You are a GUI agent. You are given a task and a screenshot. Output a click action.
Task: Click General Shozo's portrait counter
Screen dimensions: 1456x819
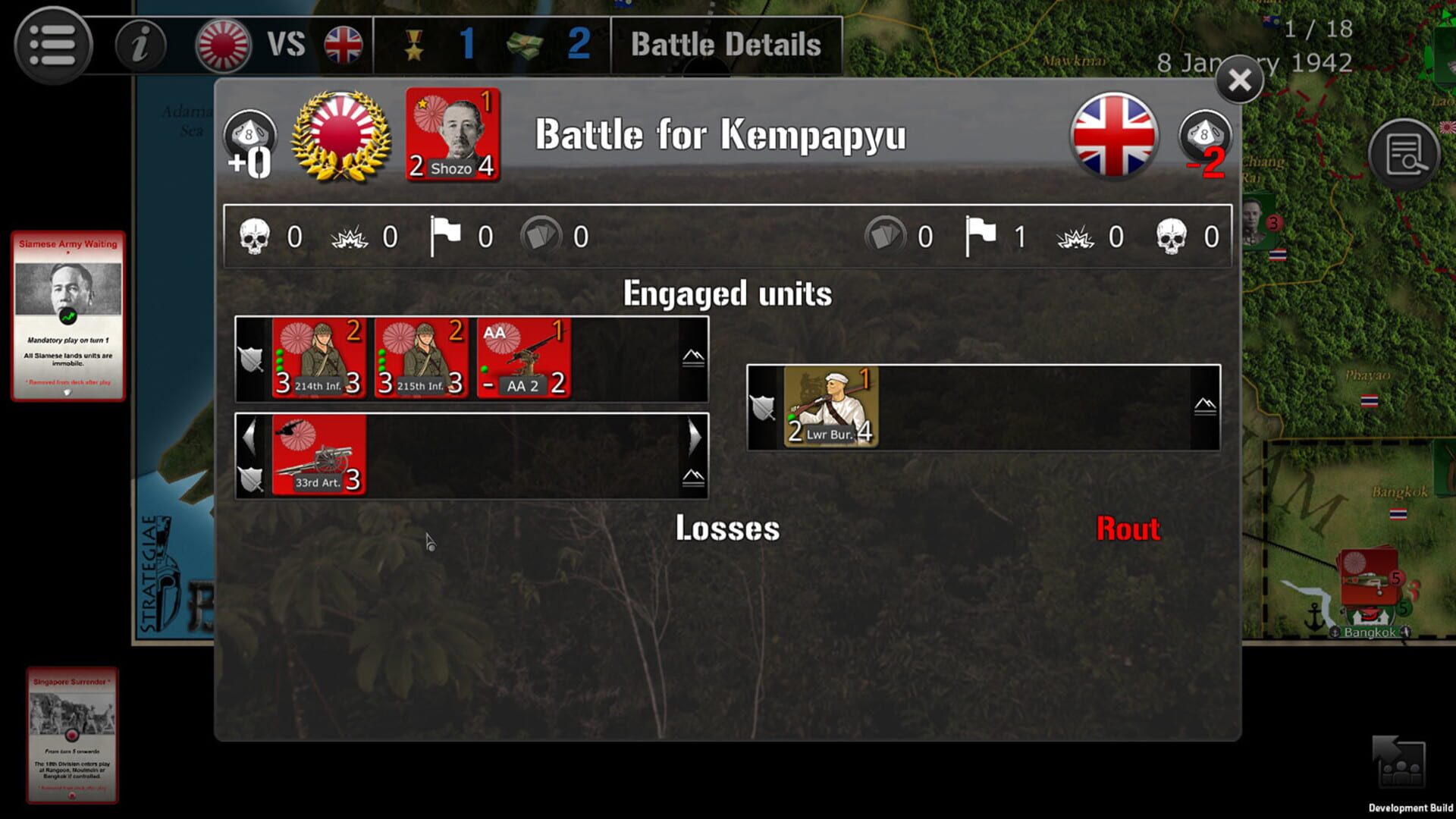452,135
